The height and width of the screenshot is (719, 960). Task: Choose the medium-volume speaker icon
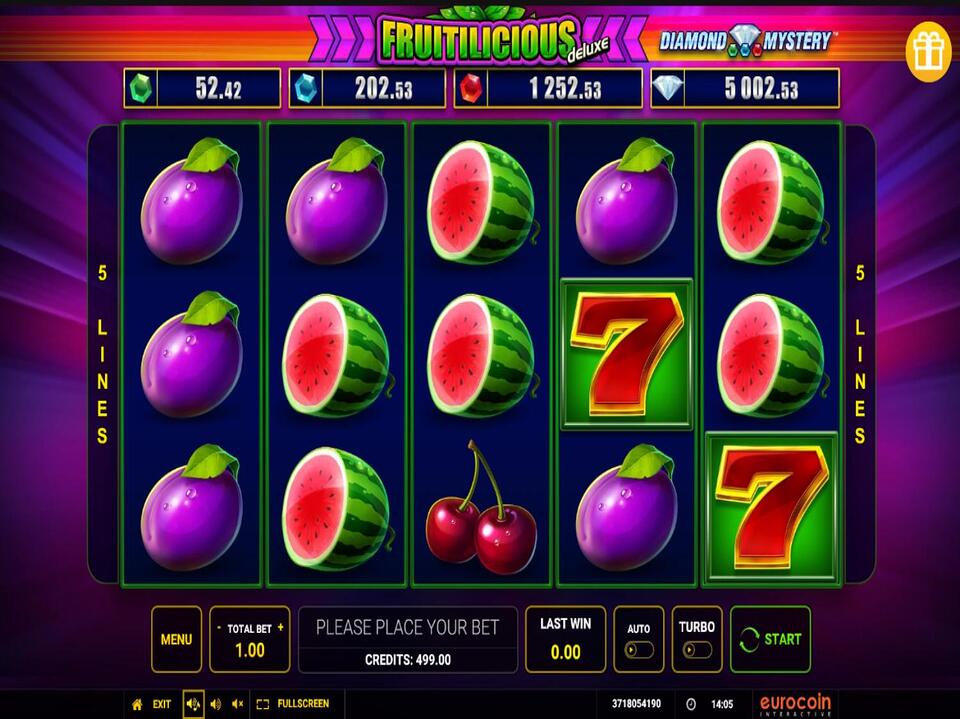coord(216,704)
